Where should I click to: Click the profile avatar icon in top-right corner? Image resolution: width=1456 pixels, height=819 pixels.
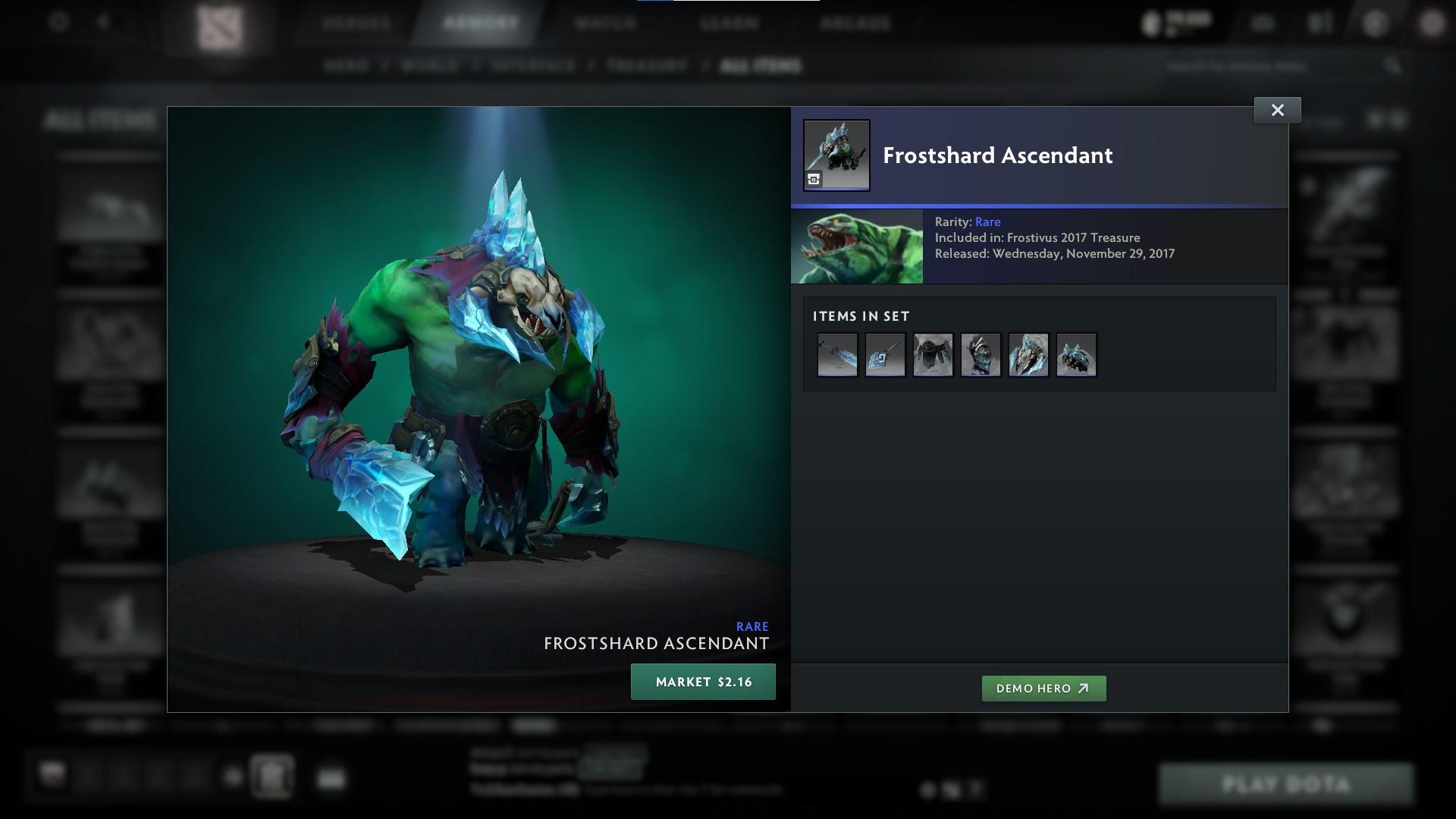point(1432,23)
